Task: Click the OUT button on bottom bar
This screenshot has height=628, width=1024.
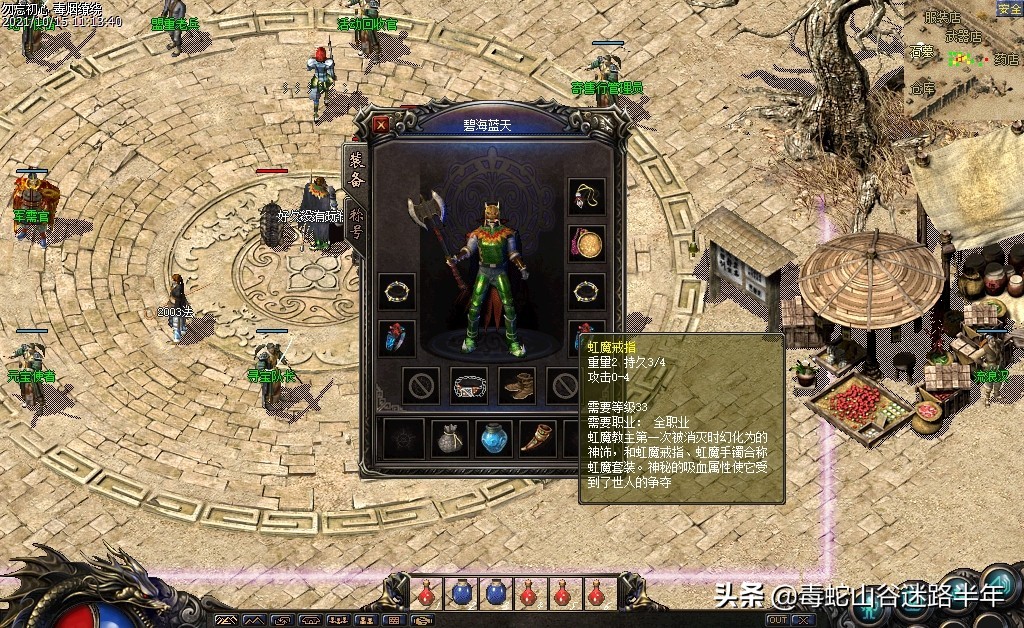Action: point(777,620)
